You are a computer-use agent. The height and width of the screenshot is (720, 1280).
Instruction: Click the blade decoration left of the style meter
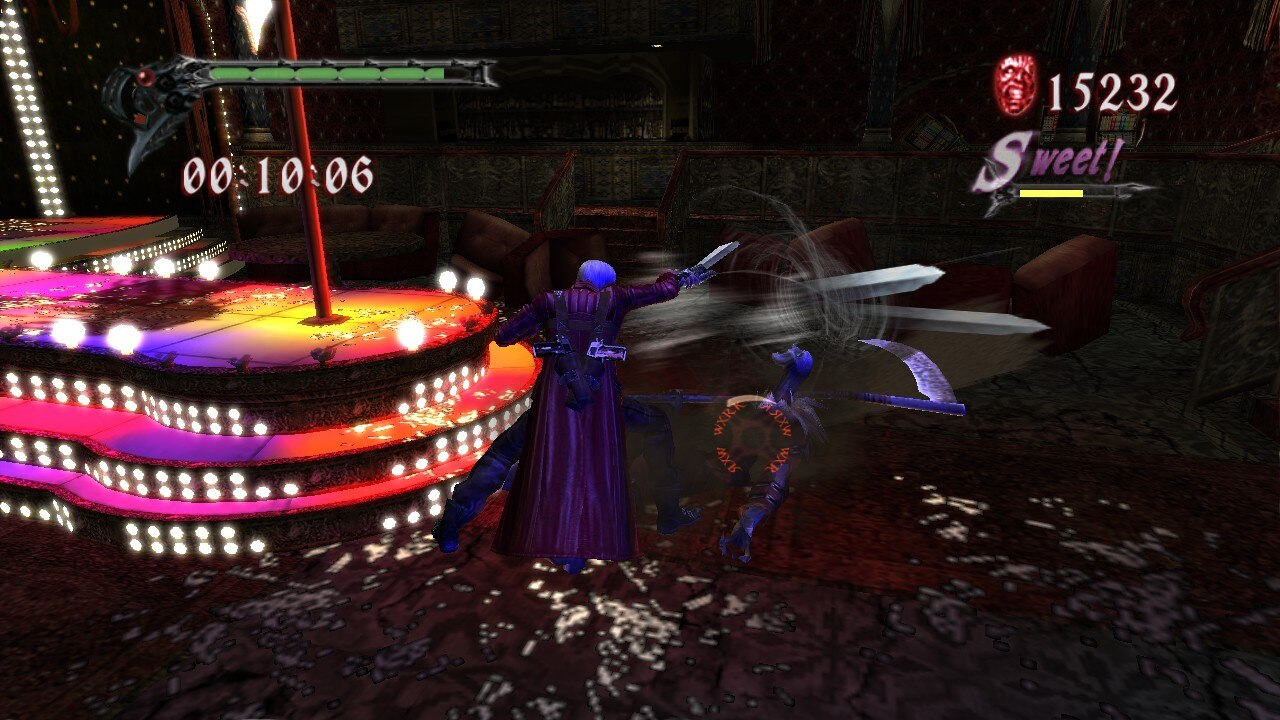pos(993,193)
